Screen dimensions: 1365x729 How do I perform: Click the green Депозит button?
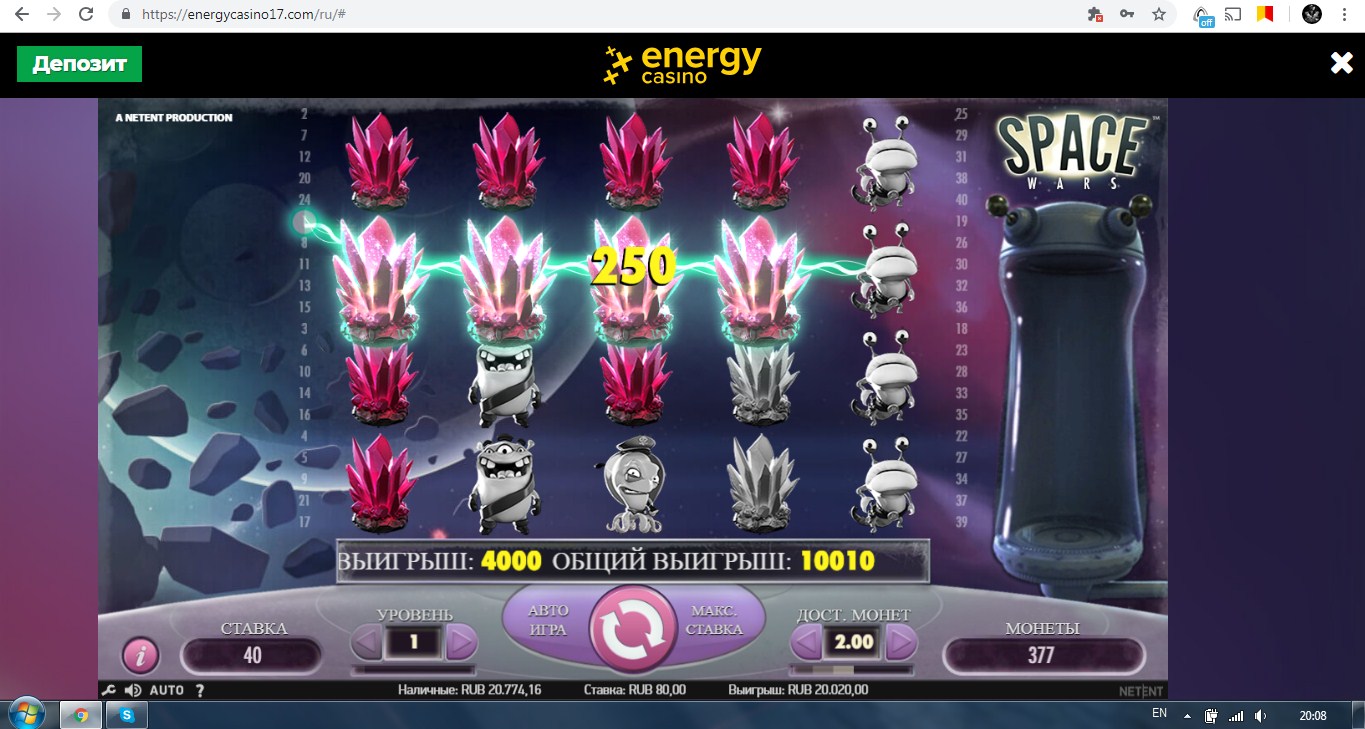point(79,64)
